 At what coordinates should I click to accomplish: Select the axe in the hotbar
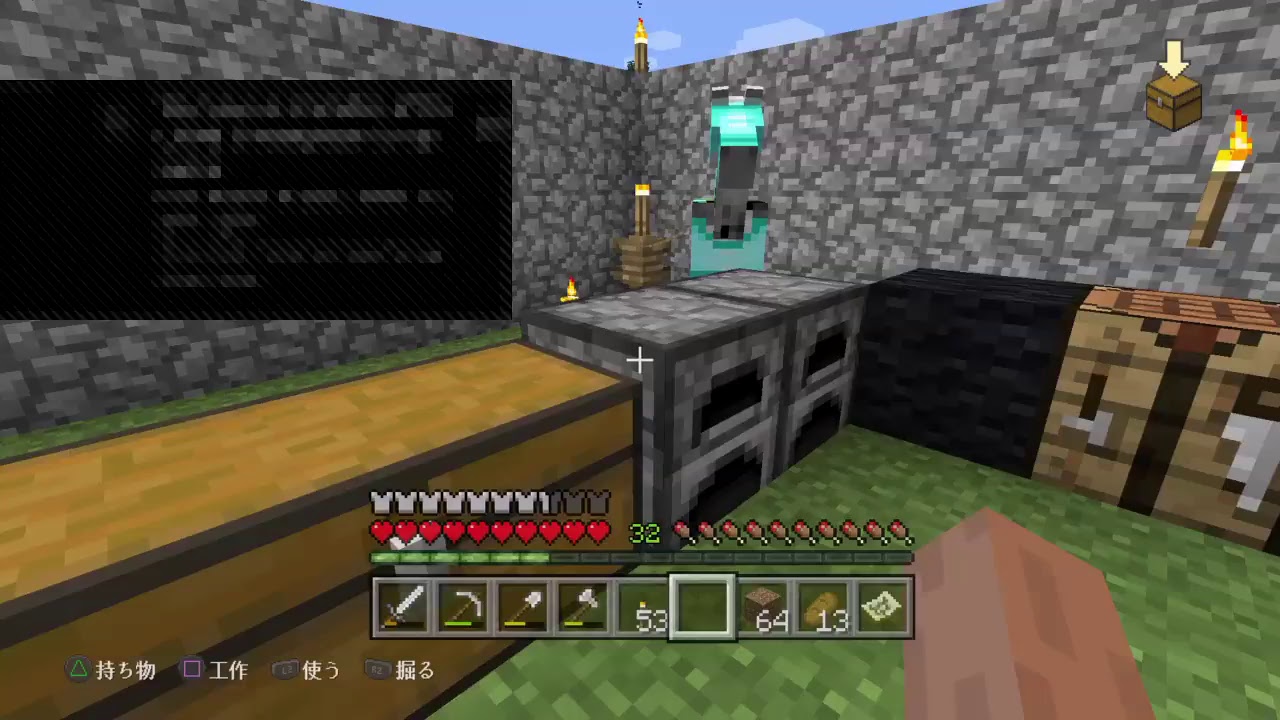tap(583, 604)
